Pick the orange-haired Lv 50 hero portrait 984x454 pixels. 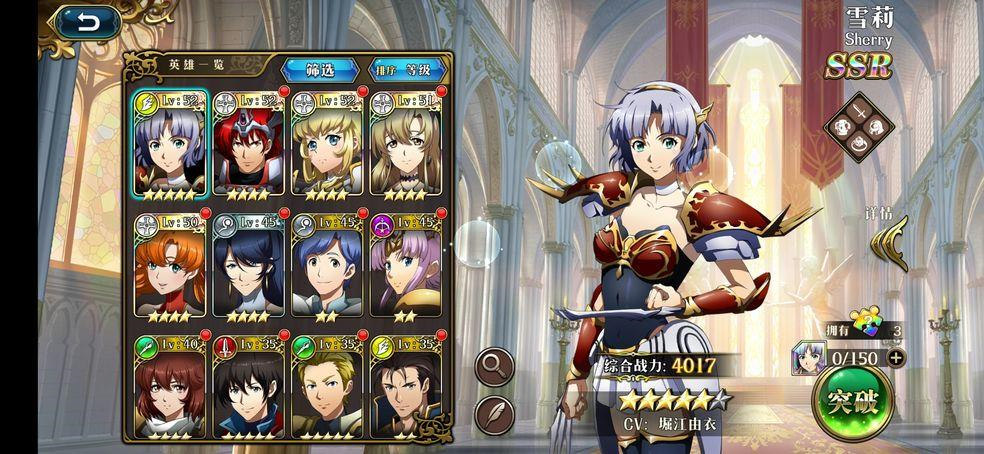170,265
